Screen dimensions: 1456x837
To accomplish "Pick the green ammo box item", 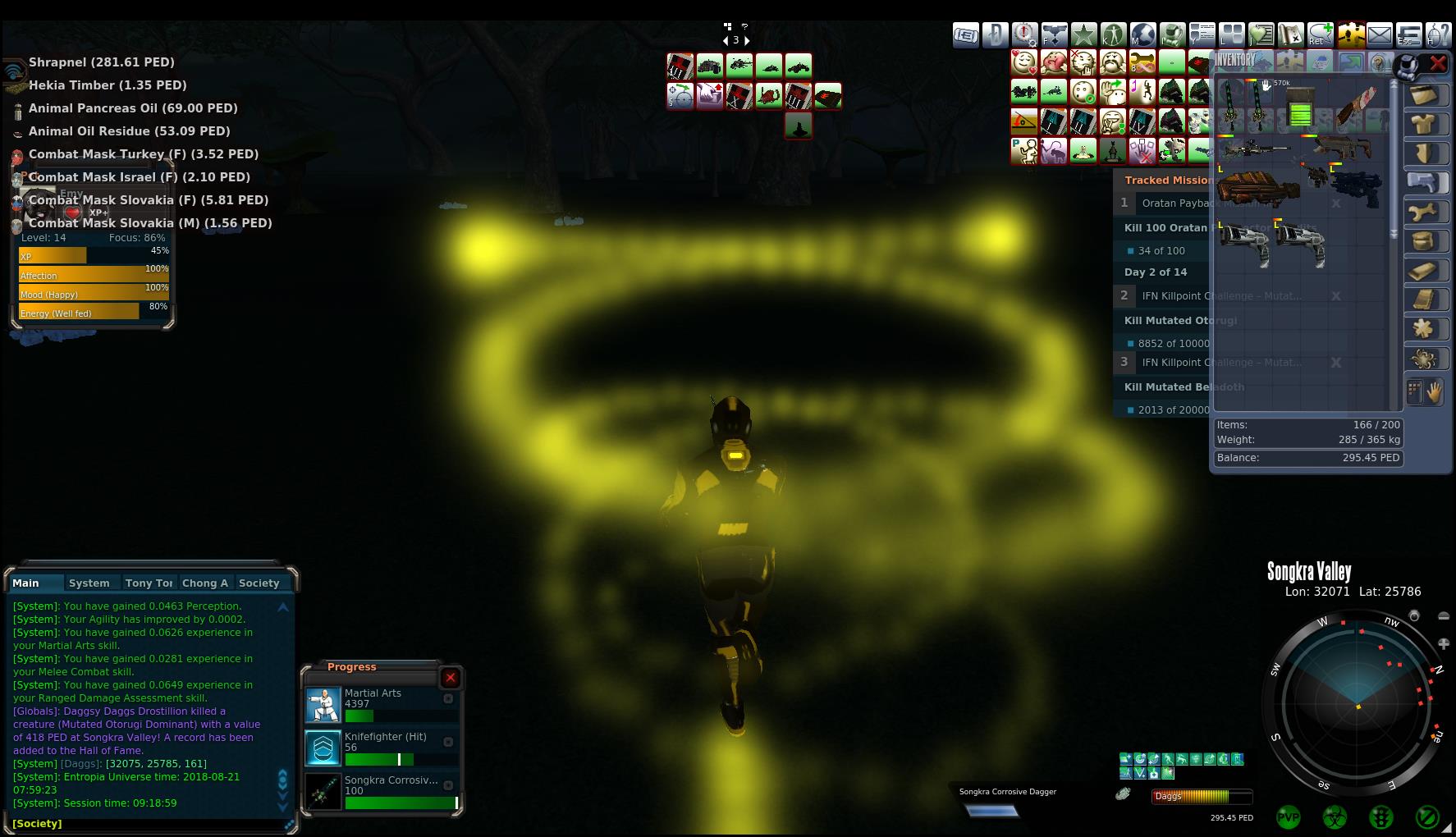I will pos(1300,108).
